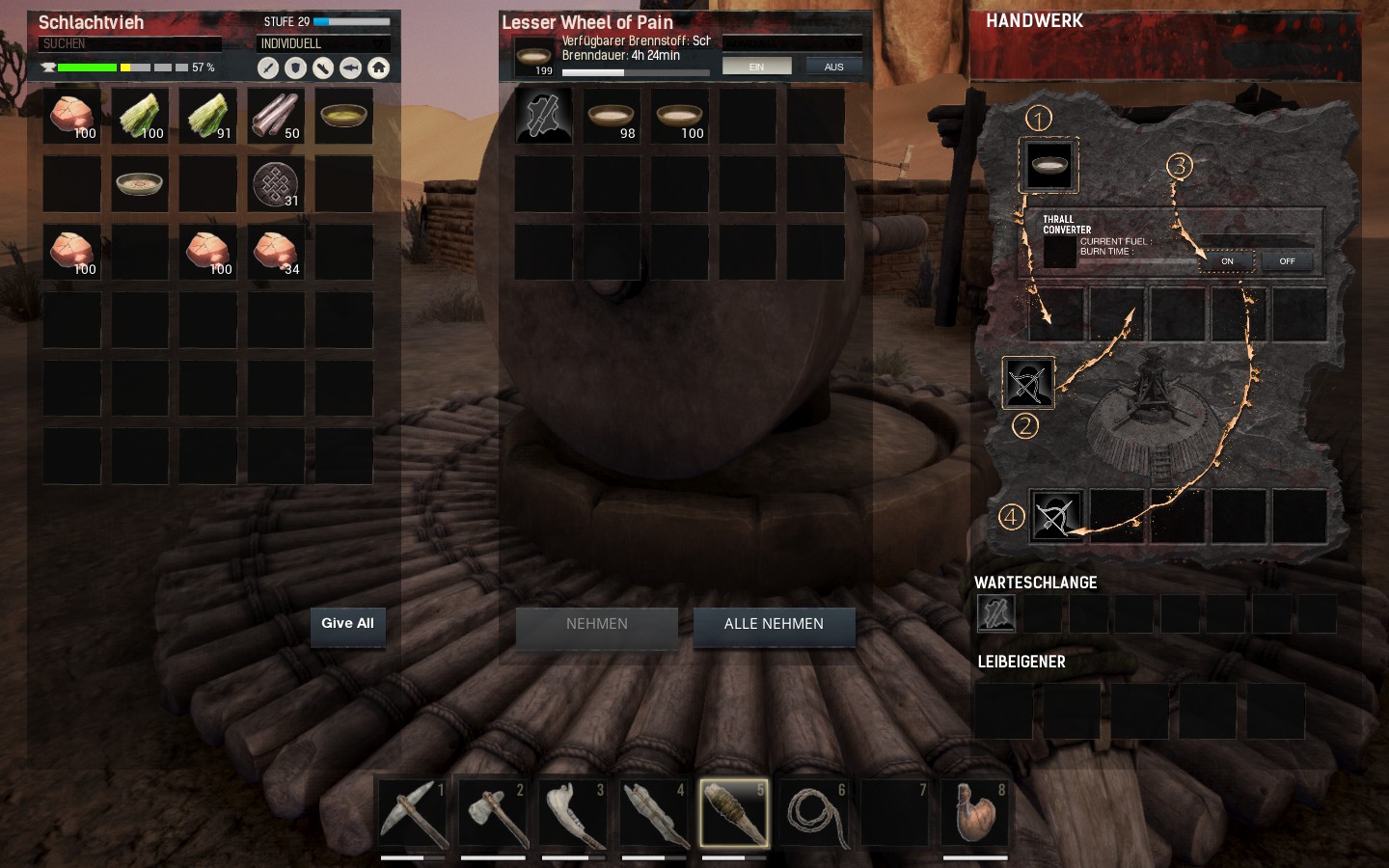1389x868 pixels.
Task: Select the stone pickaxe in hotbar
Action: (413, 813)
